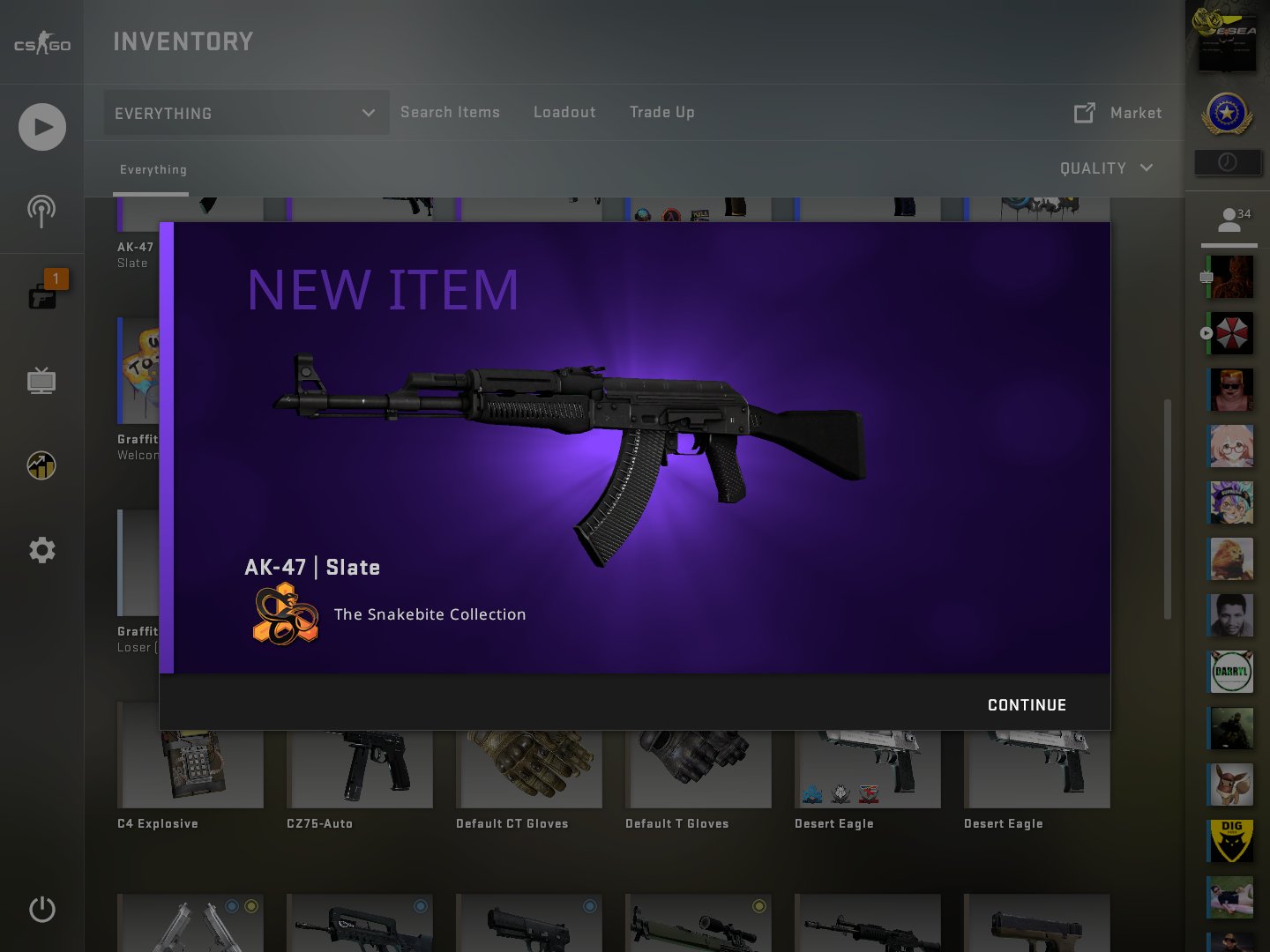Open the Play menu via play icon
The image size is (1270, 952).
pos(41,126)
